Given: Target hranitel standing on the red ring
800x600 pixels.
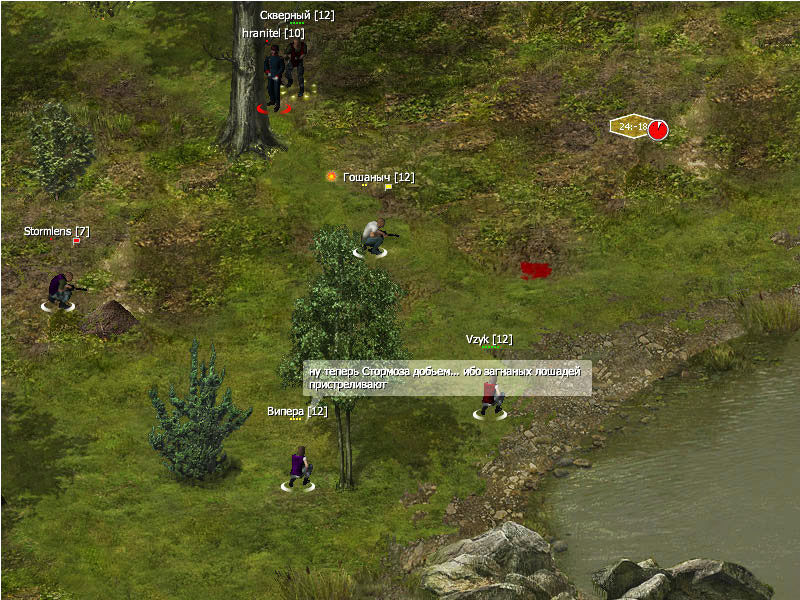Looking at the screenshot, I should coord(274,80).
